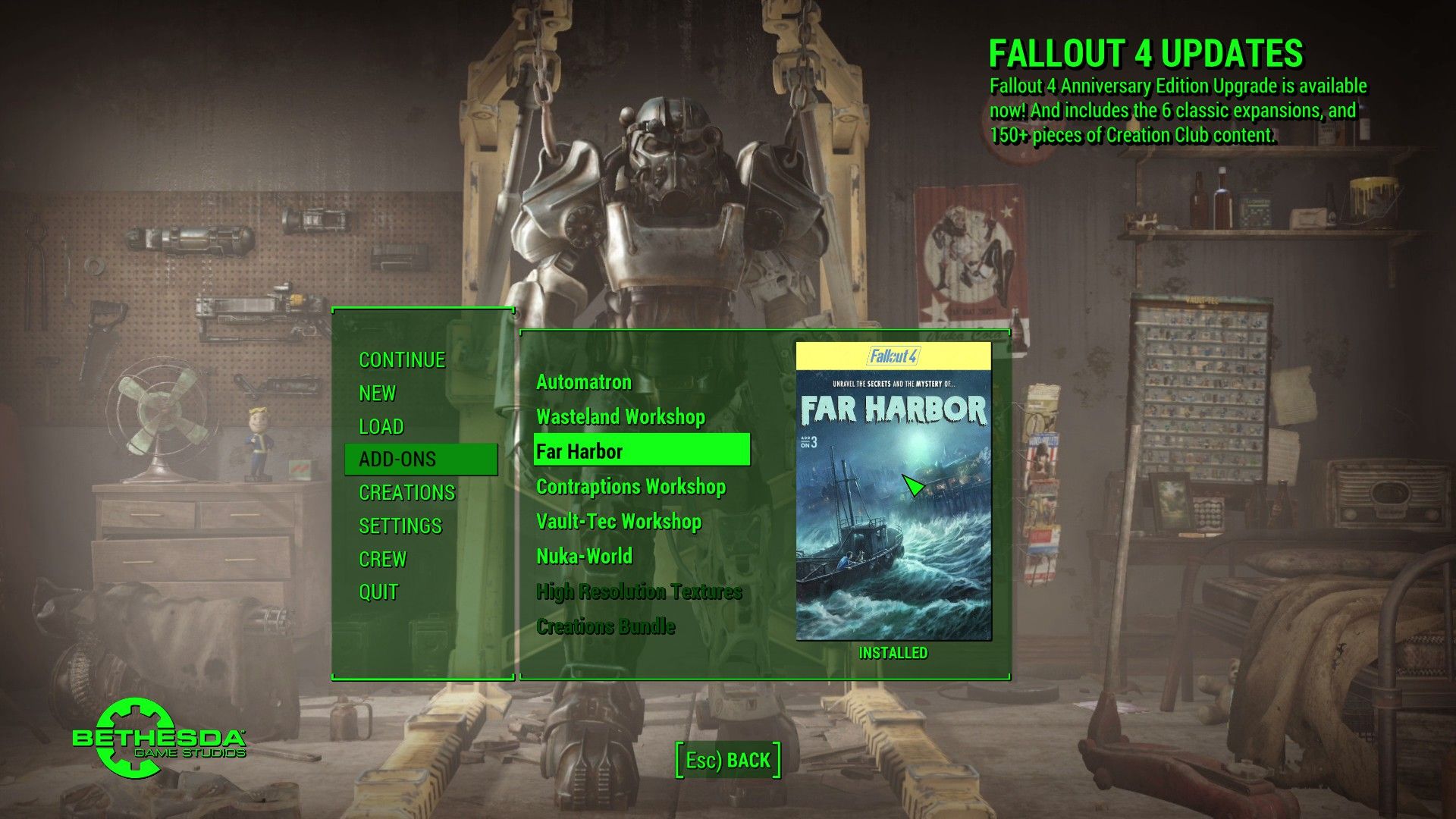Choose the Creations Bundle entry
Image resolution: width=1456 pixels, height=819 pixels.
(606, 626)
